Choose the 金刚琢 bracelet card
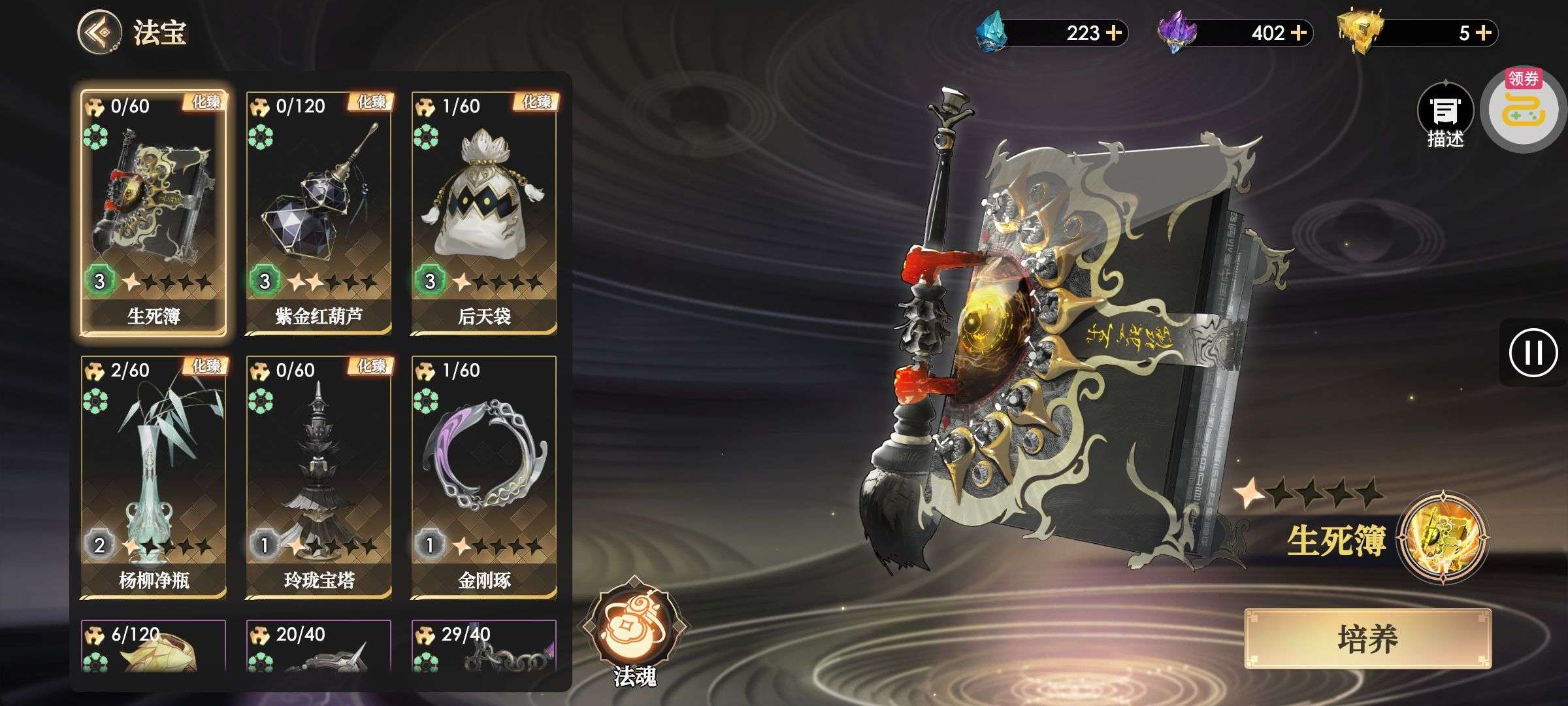Image resolution: width=1568 pixels, height=706 pixels. click(x=484, y=477)
